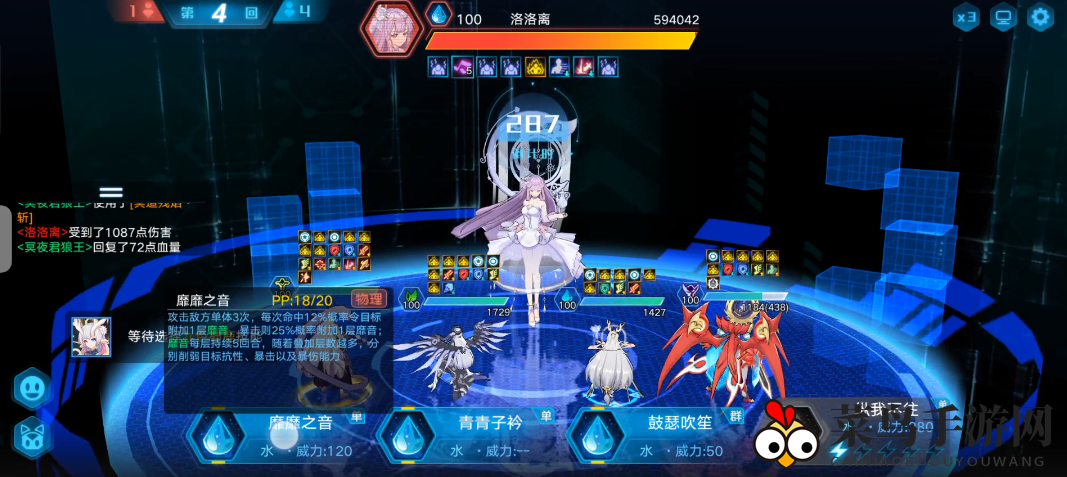This screenshot has width=1067, height=477.
Task: Open the gear settings menu
Action: point(1041,17)
